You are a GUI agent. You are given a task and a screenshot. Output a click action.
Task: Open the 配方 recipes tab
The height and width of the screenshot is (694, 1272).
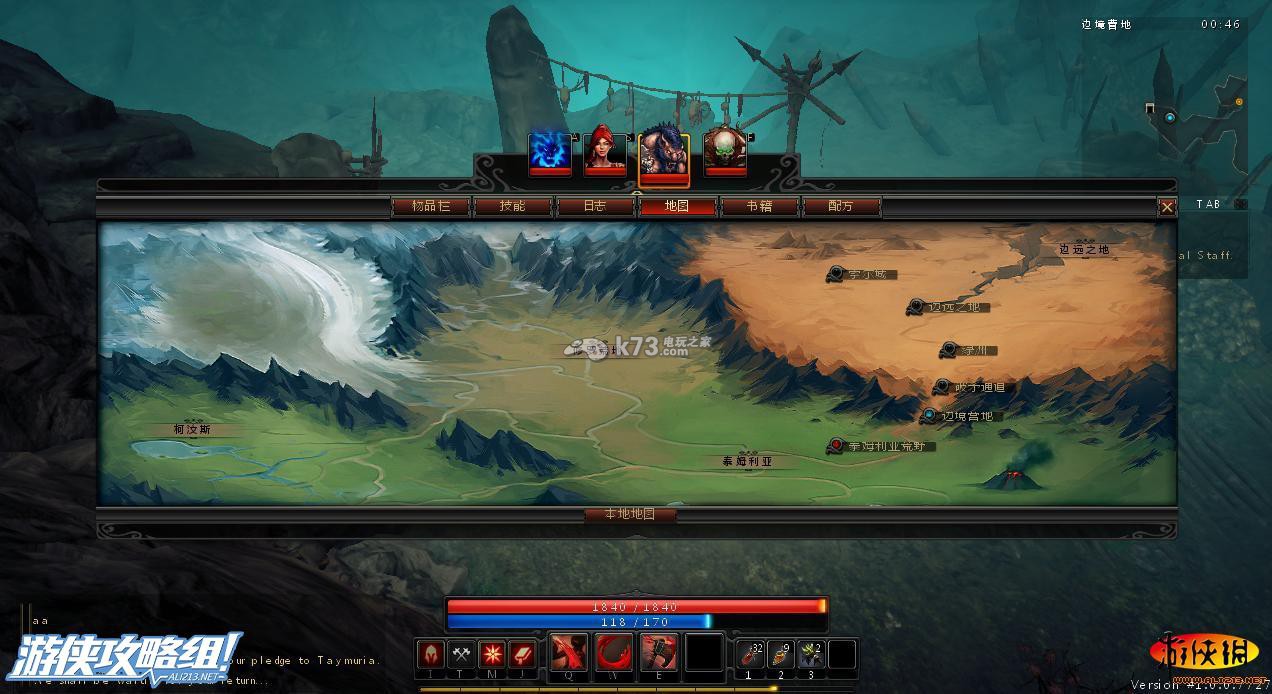click(x=841, y=206)
